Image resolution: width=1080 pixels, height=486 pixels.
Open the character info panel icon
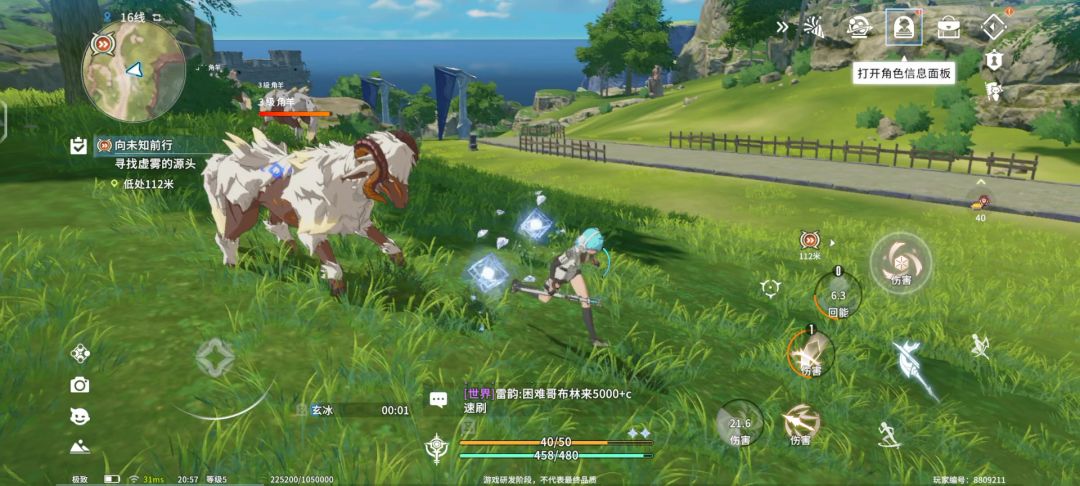(x=903, y=27)
